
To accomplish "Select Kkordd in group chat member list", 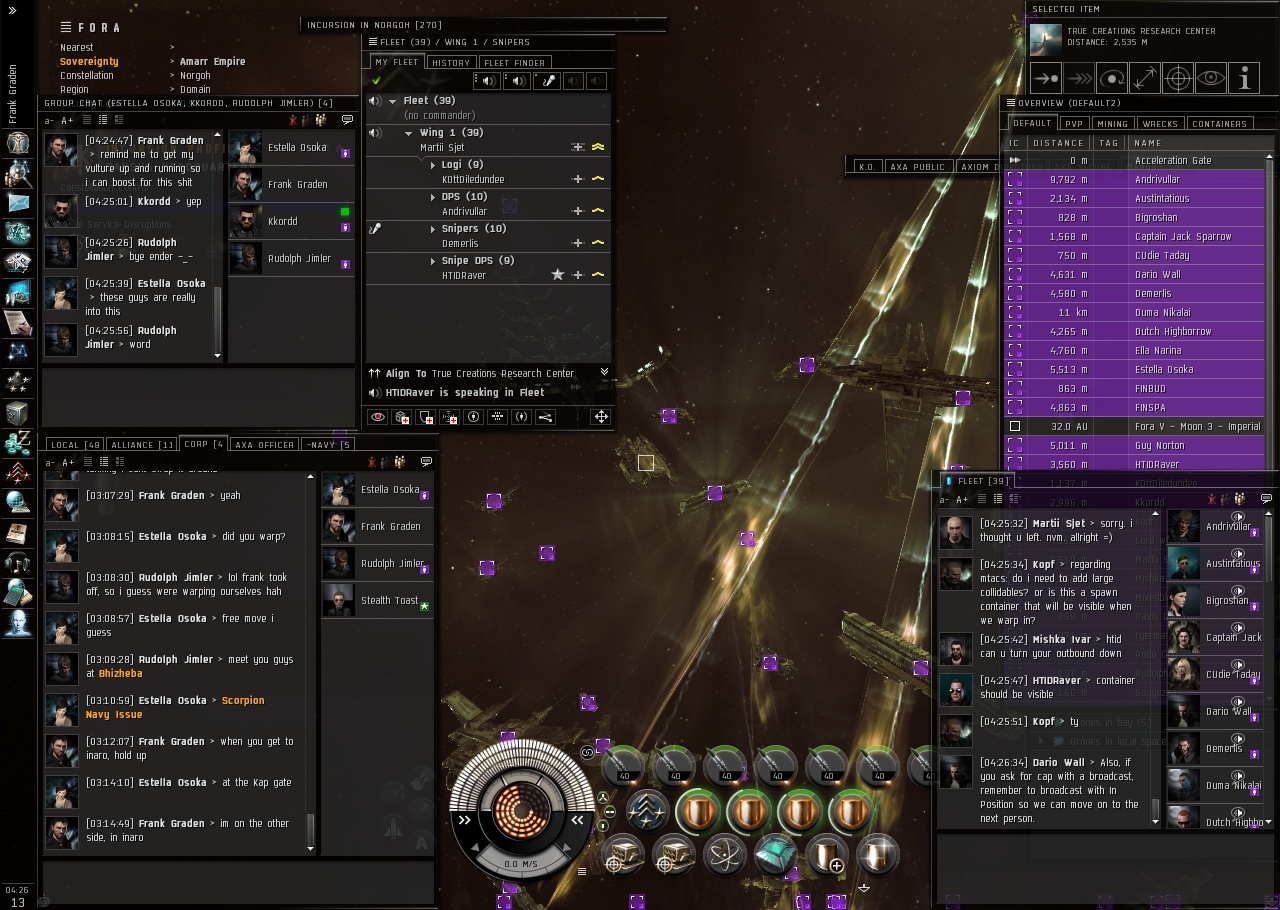I will point(282,221).
